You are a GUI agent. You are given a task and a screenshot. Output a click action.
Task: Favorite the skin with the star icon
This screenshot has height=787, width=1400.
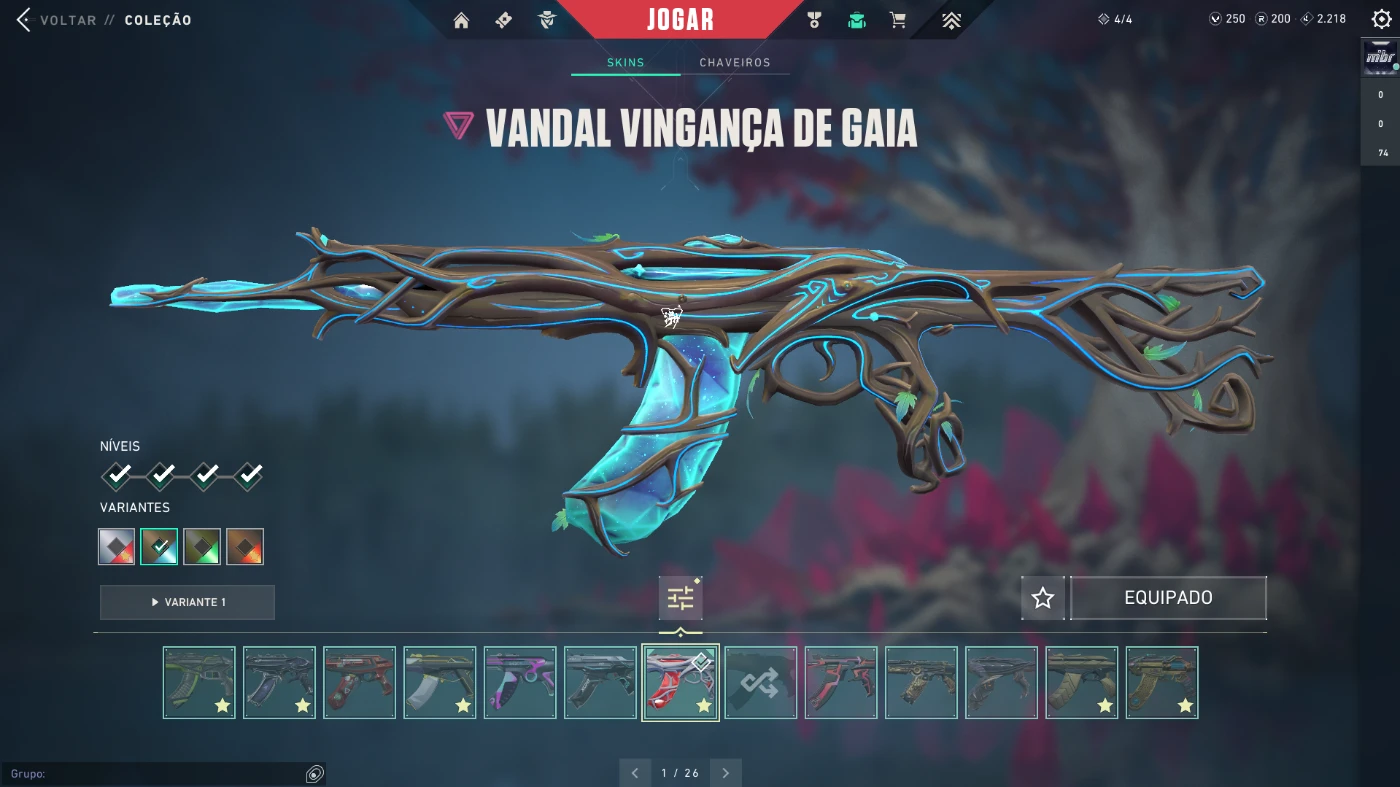point(1042,597)
